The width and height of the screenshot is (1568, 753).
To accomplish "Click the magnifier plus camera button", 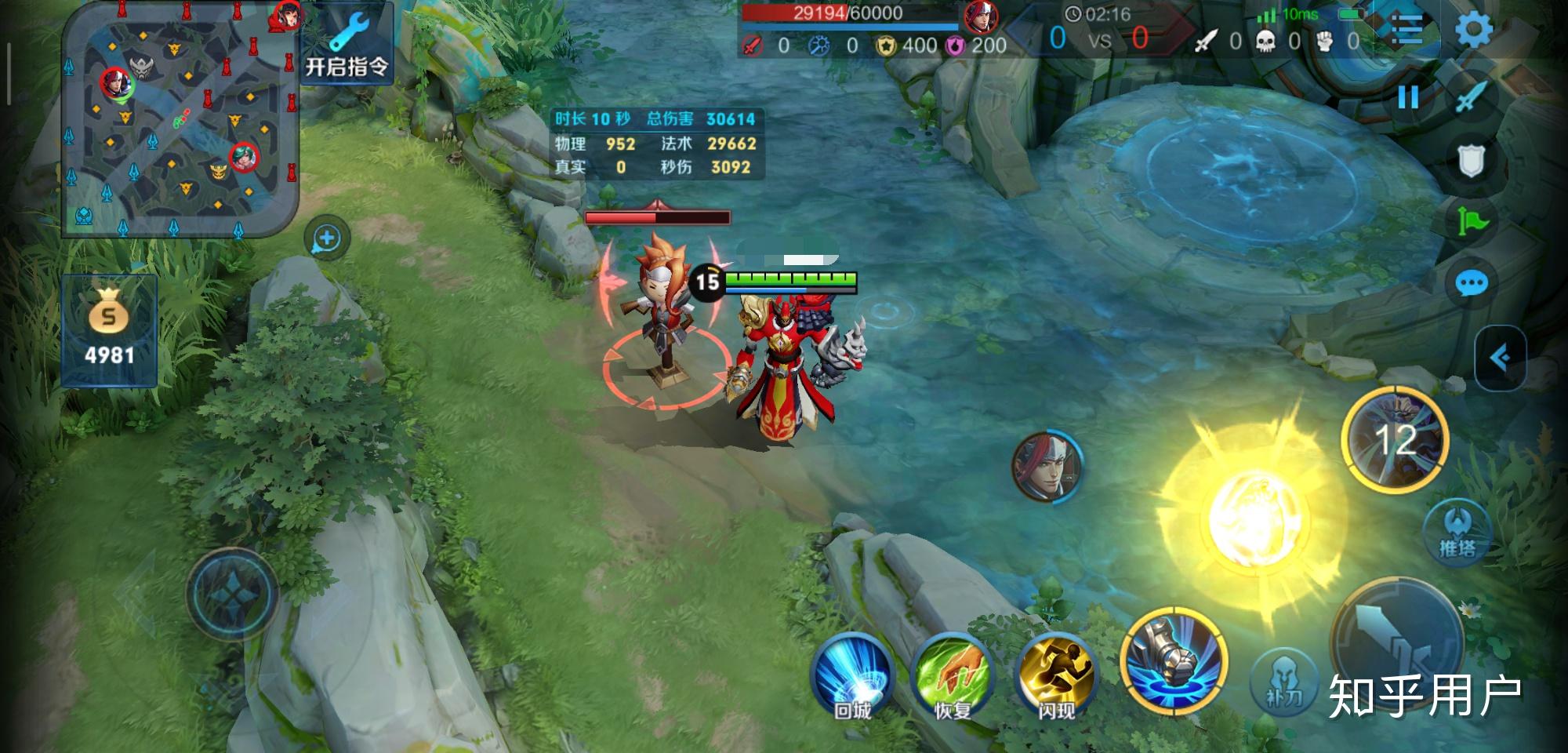I will coord(327,238).
